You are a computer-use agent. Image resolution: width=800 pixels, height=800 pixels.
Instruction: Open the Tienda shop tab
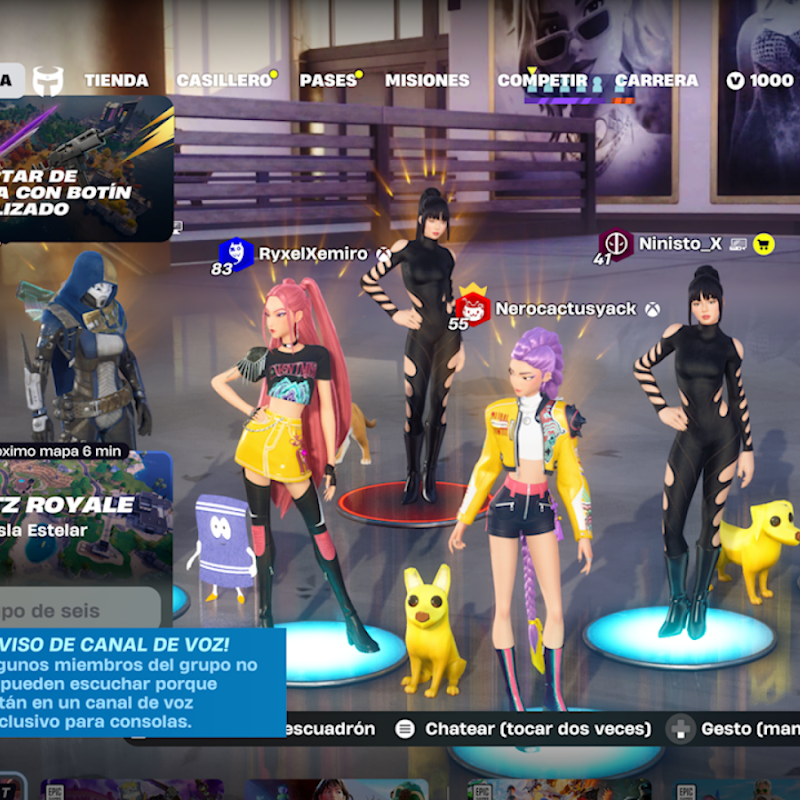click(x=116, y=80)
